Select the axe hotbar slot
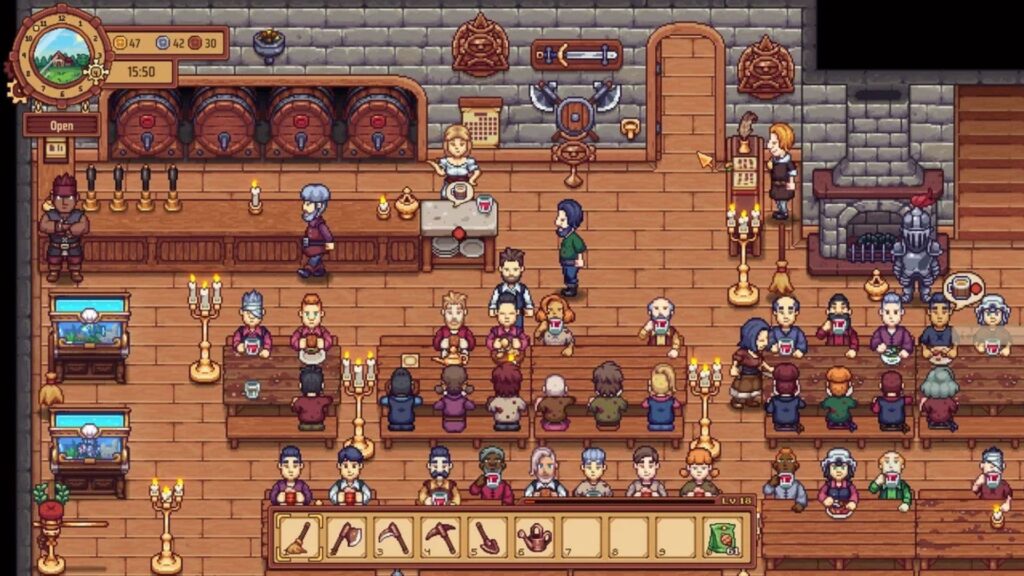 346,538
